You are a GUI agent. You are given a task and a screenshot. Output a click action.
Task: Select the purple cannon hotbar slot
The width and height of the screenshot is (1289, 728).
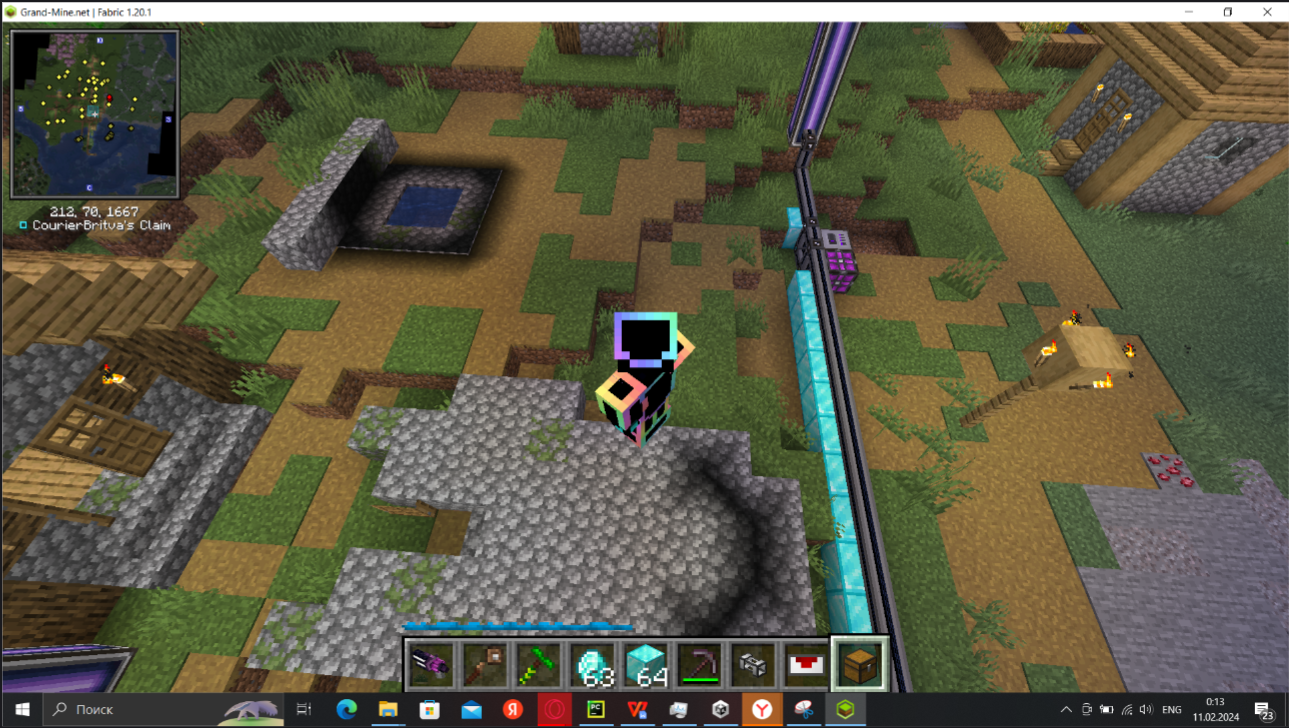(x=431, y=664)
